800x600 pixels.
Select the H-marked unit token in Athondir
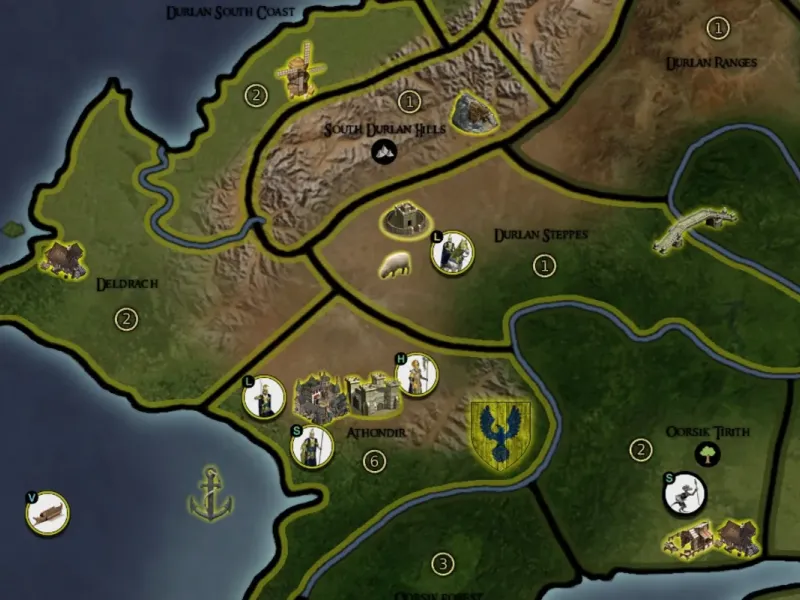point(417,376)
